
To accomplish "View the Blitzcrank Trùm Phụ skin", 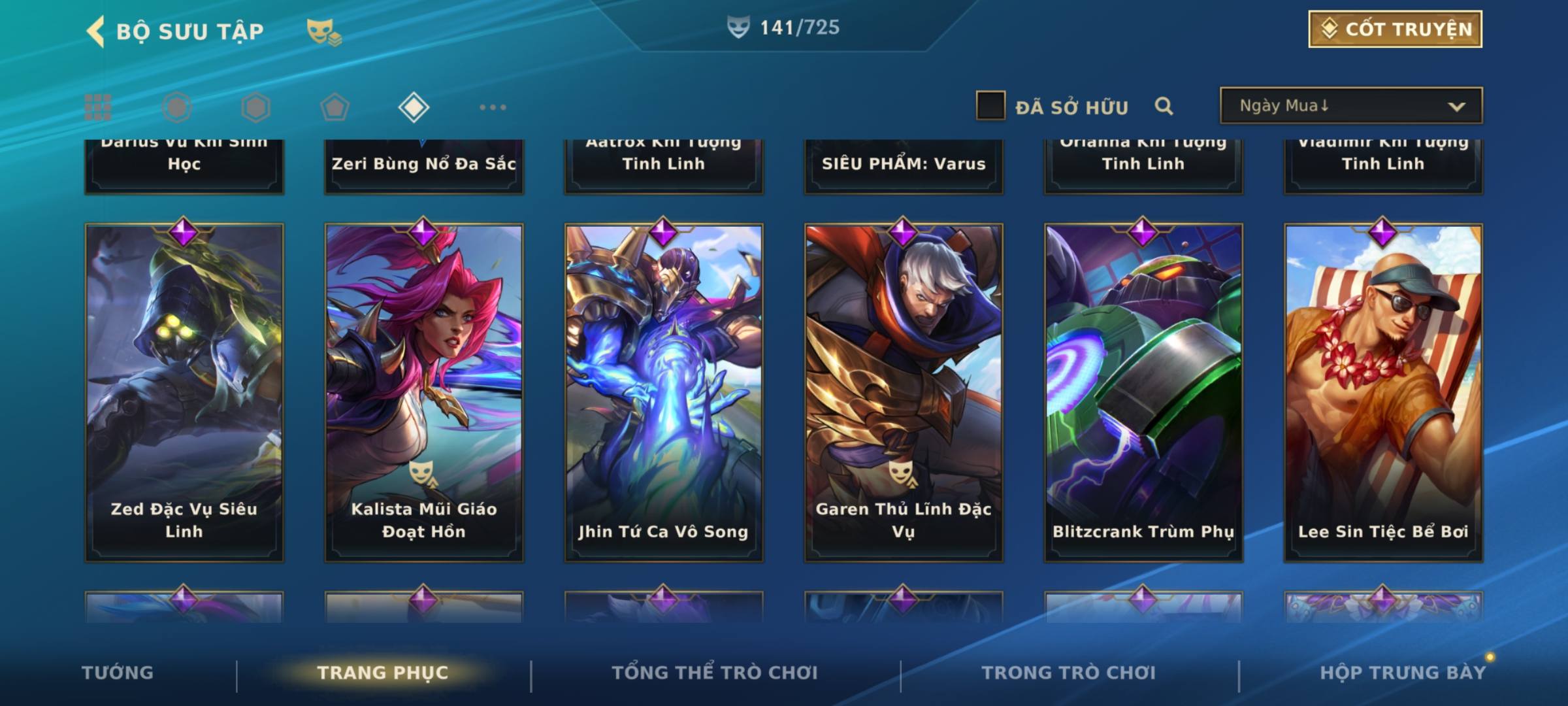I will [1143, 392].
